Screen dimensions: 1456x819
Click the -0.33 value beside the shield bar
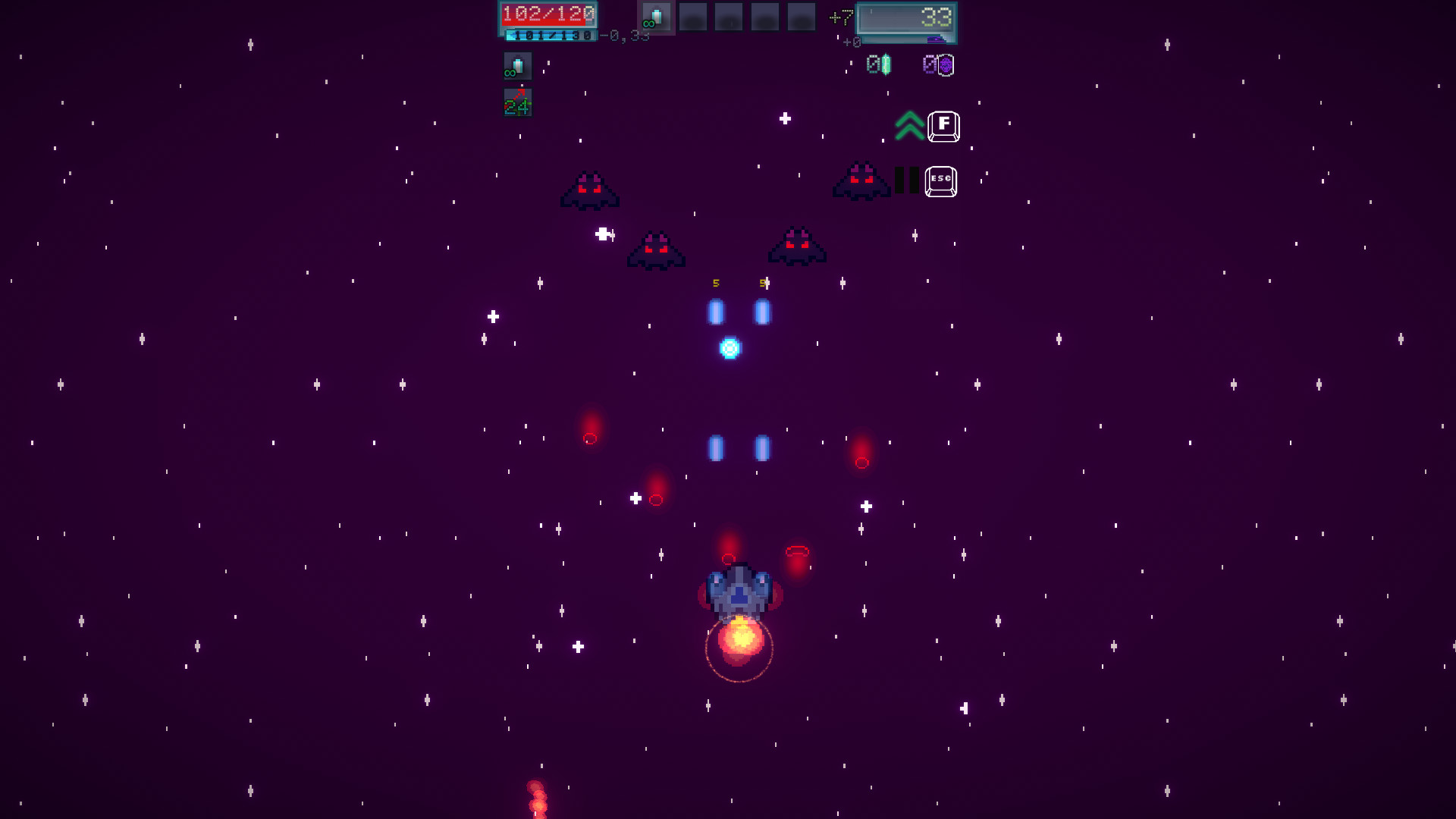pos(623,36)
